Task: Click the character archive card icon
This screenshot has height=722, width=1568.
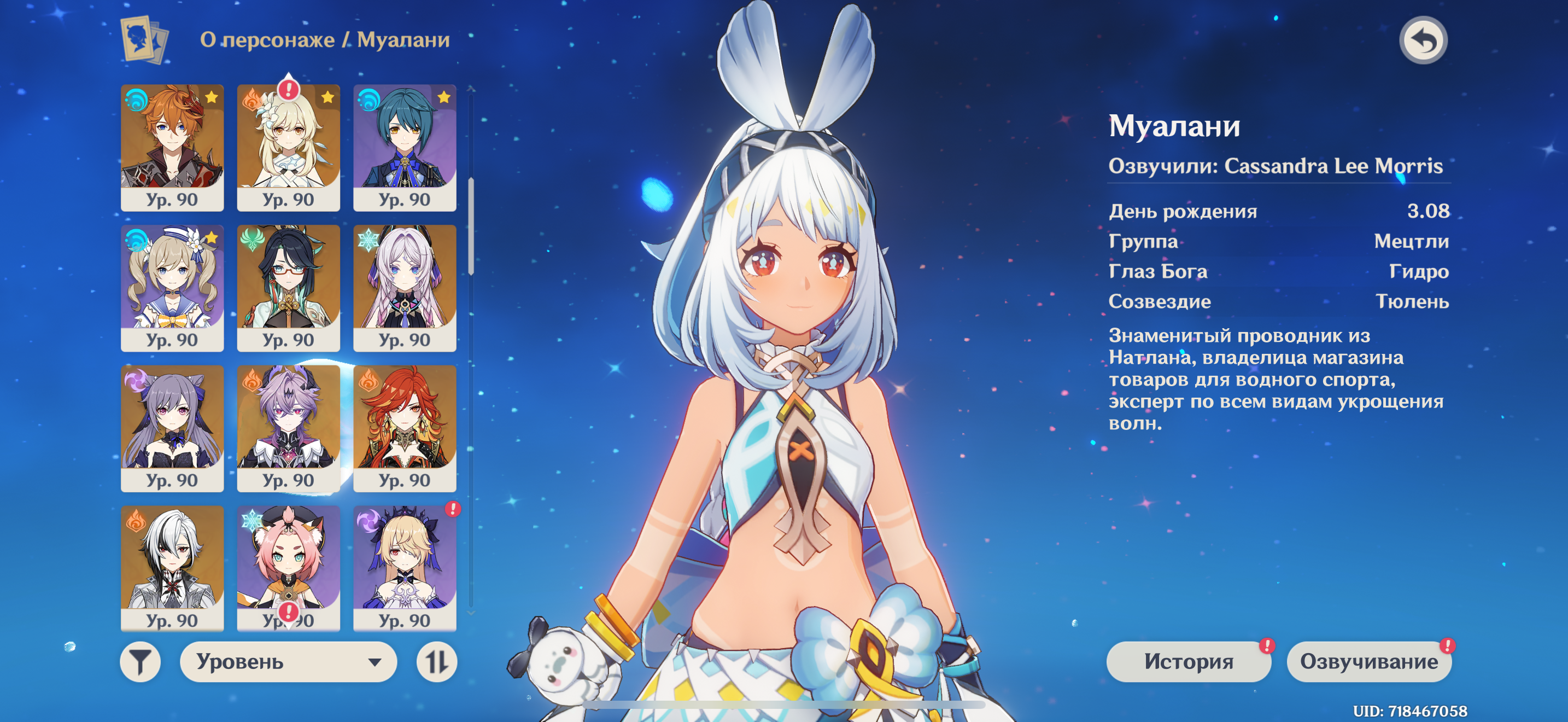Action: point(144,39)
